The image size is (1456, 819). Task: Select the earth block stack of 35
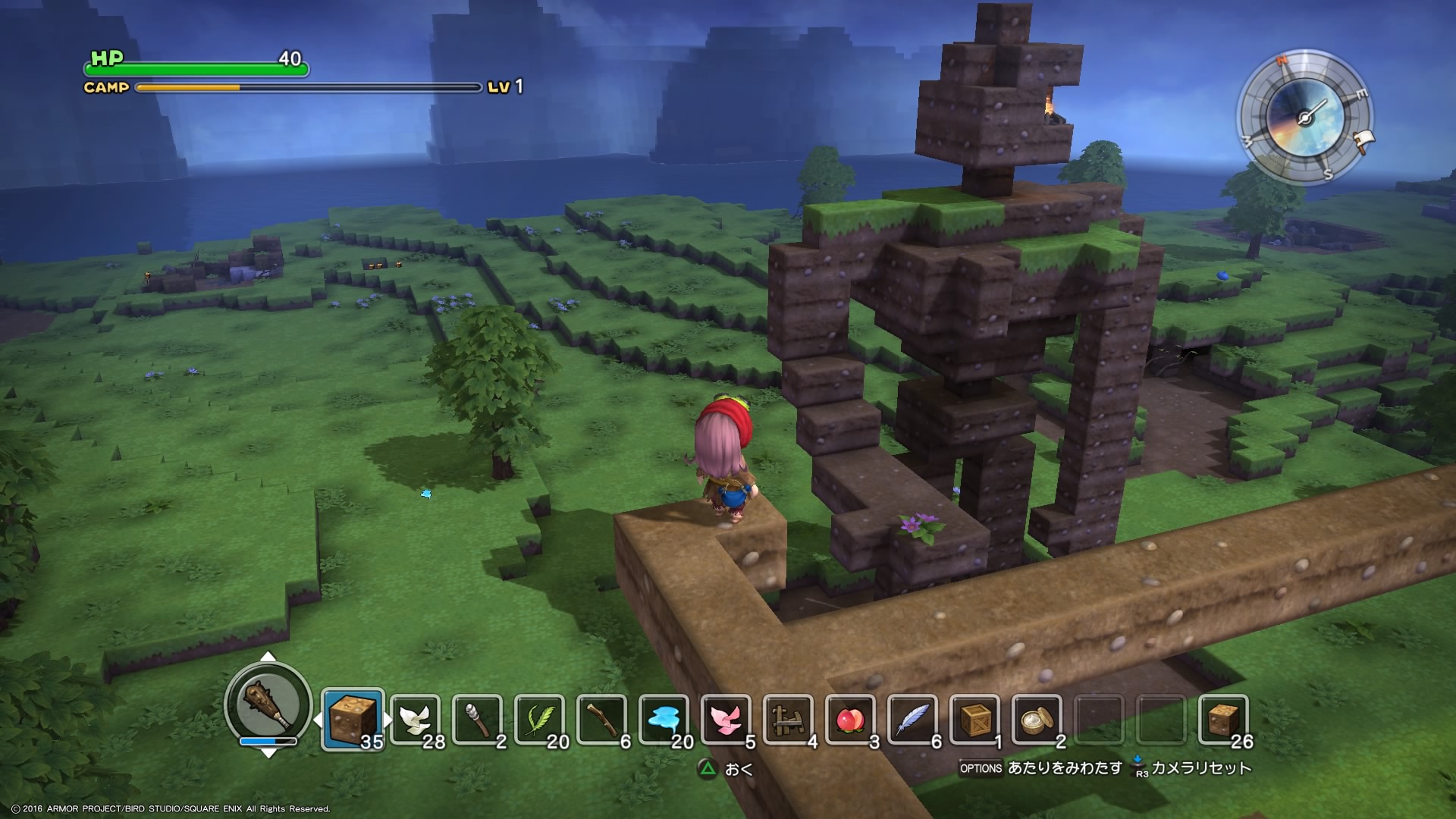(x=353, y=719)
